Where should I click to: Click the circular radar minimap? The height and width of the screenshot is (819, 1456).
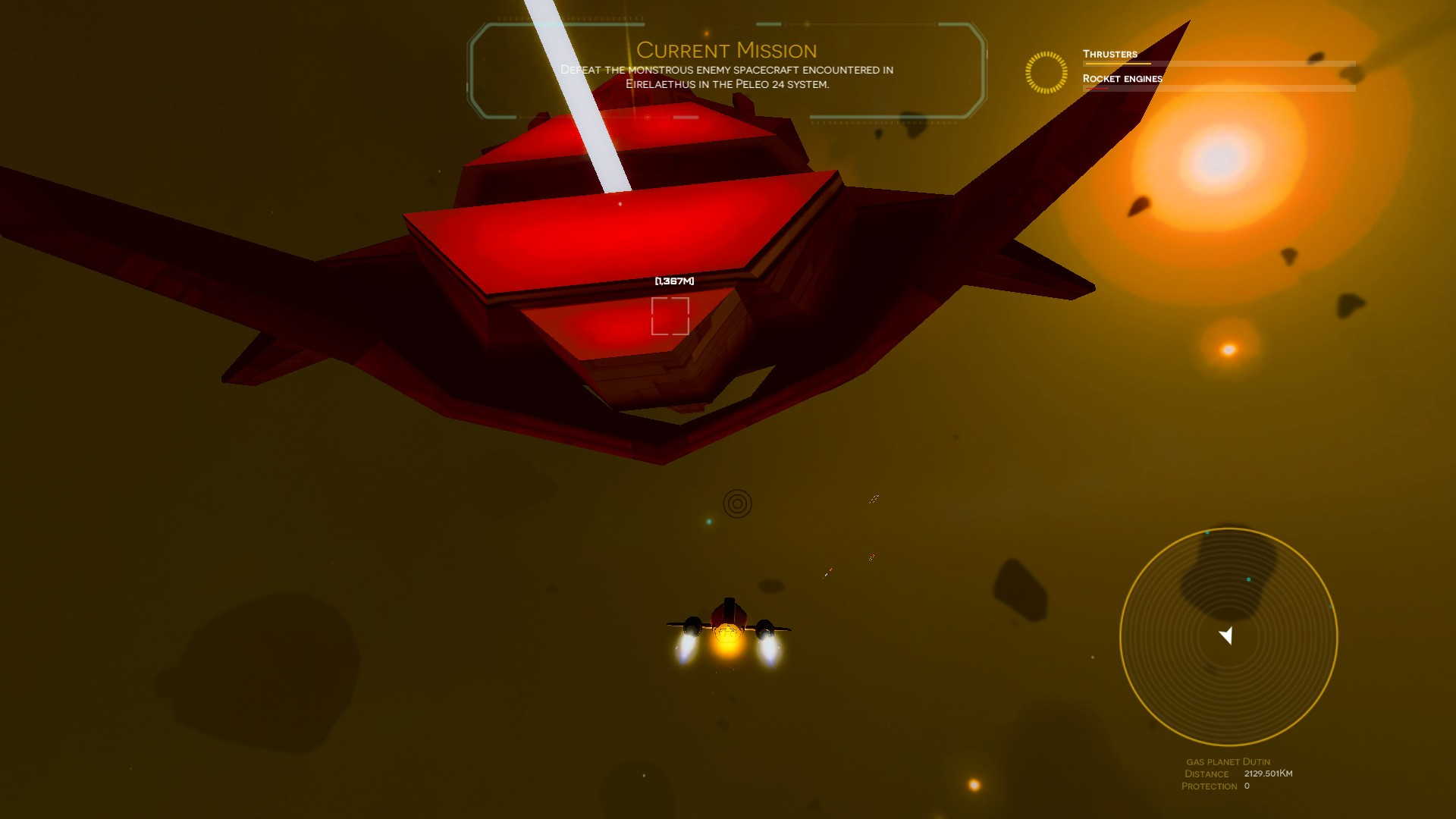[x=1228, y=636]
